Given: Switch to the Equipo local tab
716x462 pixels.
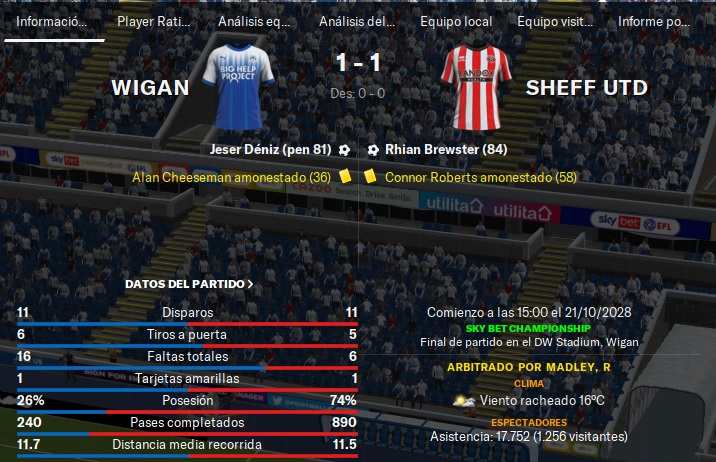Looking at the screenshot, I should (x=456, y=21).
